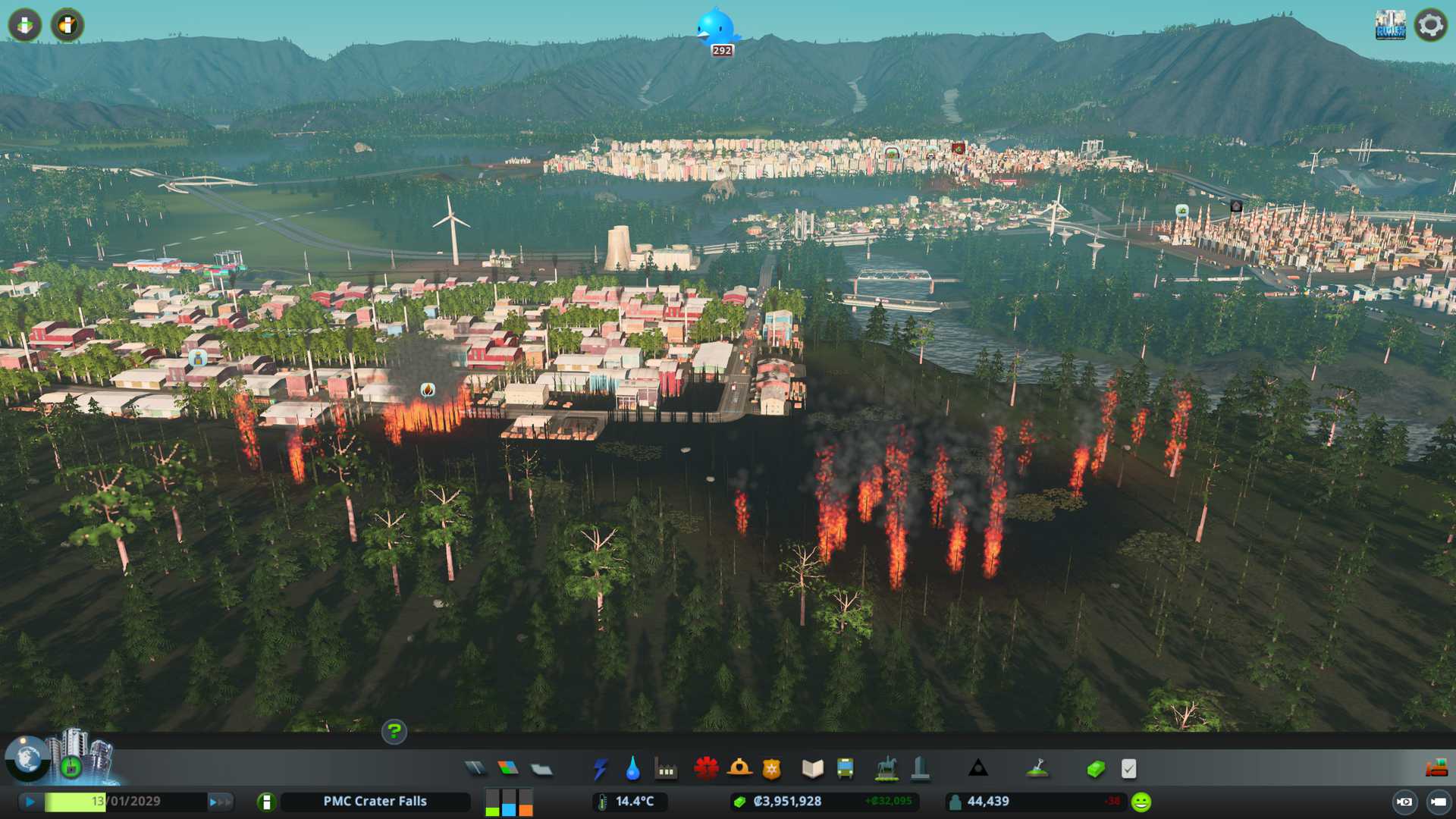Viewport: 1456px width, 819px height.
Task: Toggle the play/pause simulation button
Action: (x=30, y=802)
